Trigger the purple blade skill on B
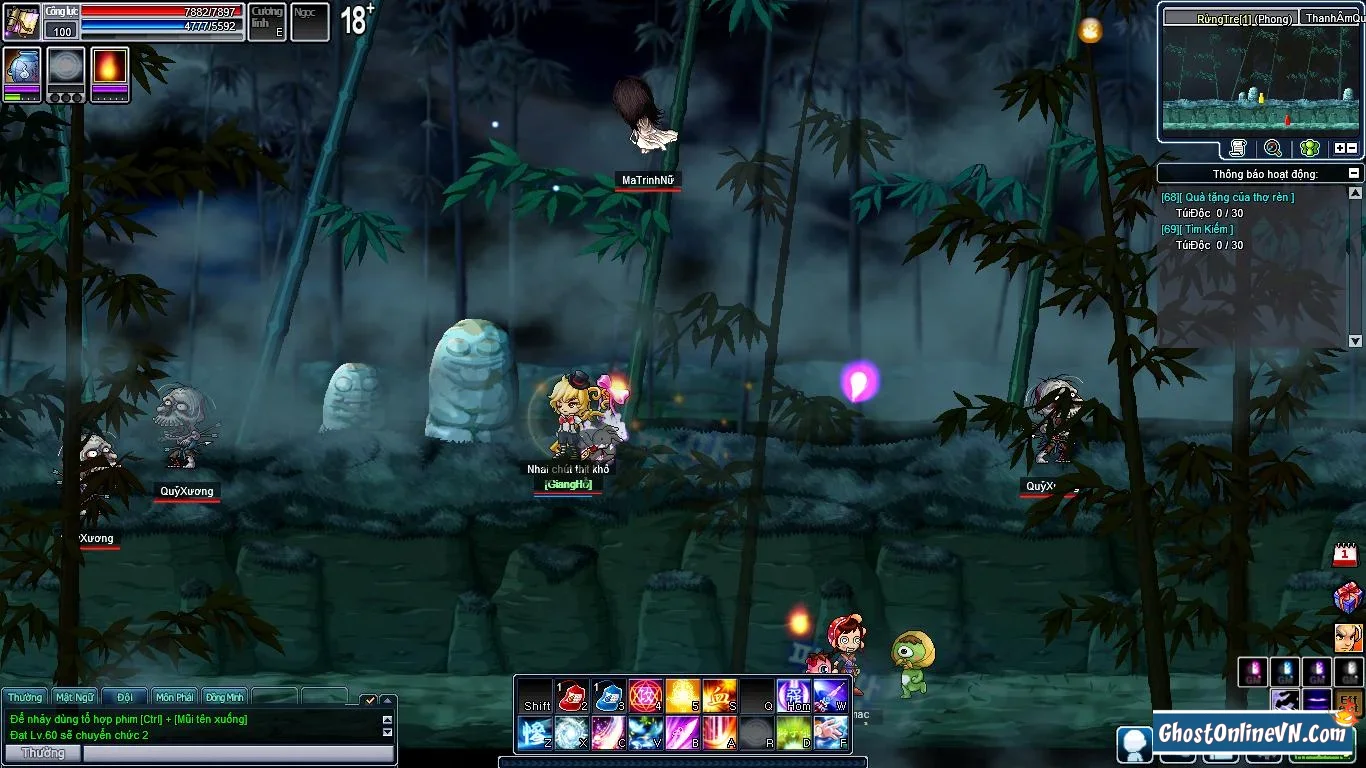This screenshot has height=768, width=1366. point(683,733)
